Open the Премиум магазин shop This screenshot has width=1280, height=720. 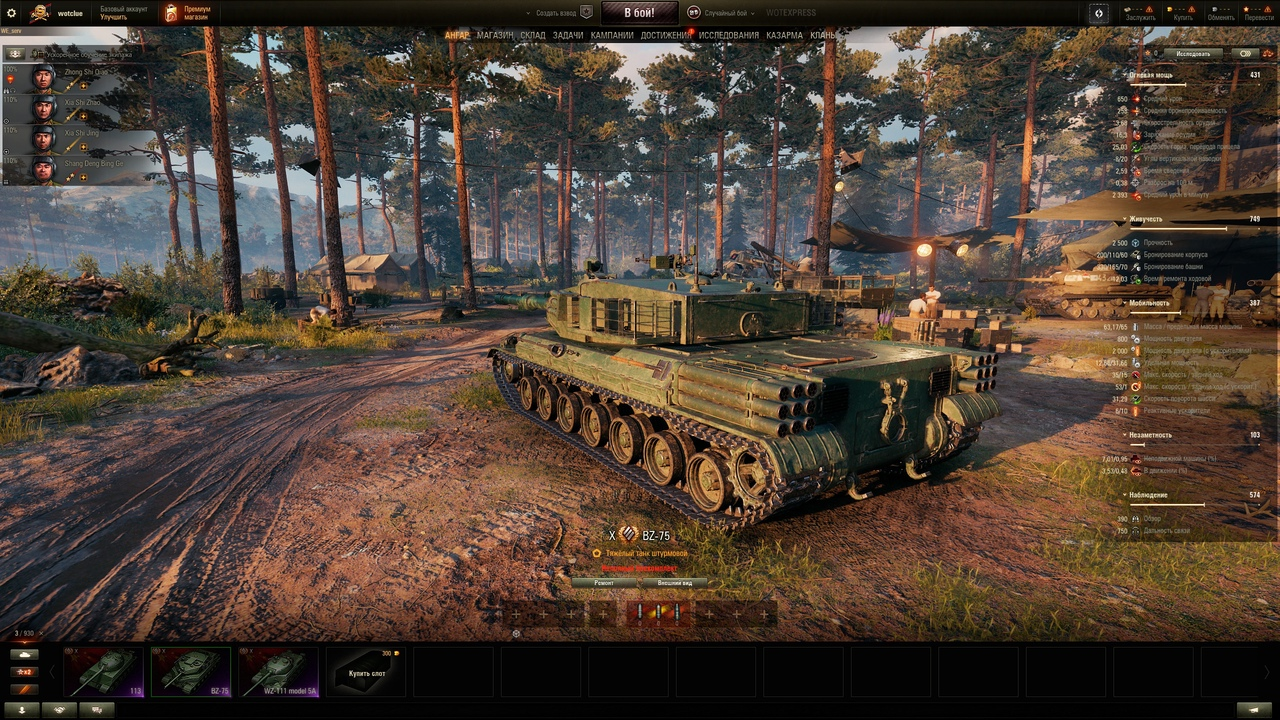[x=187, y=13]
